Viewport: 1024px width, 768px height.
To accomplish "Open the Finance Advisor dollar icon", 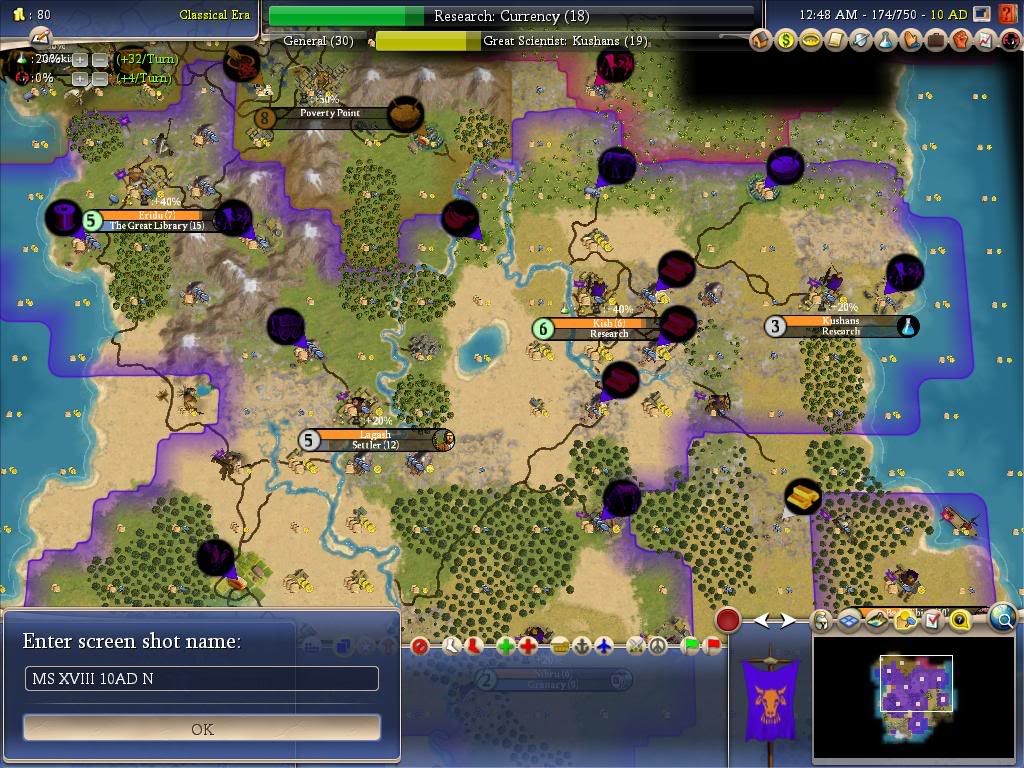I will [787, 41].
